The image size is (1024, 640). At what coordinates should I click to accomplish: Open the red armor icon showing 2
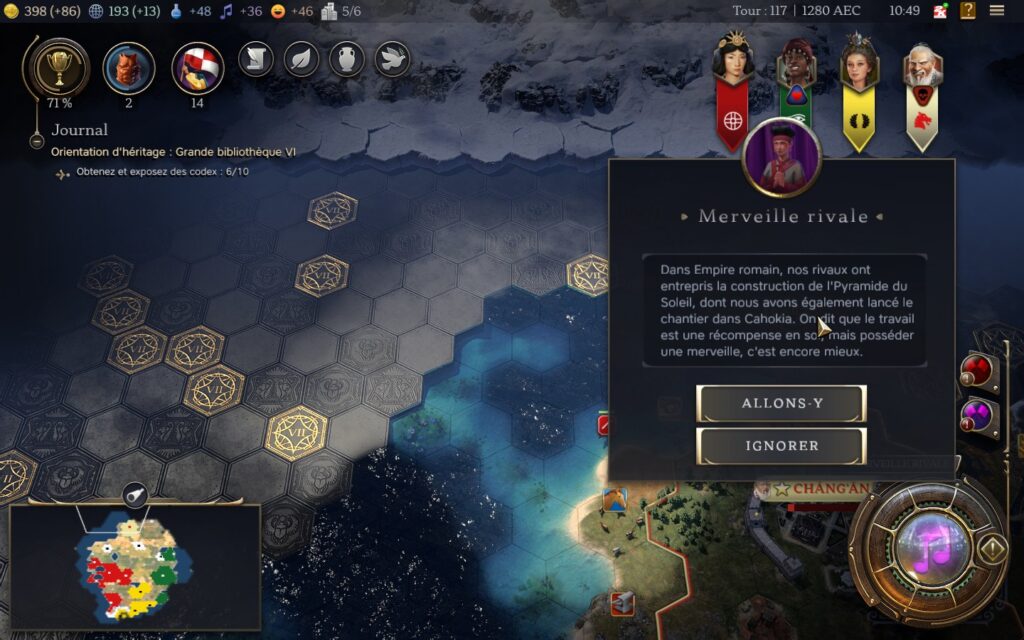click(x=129, y=67)
